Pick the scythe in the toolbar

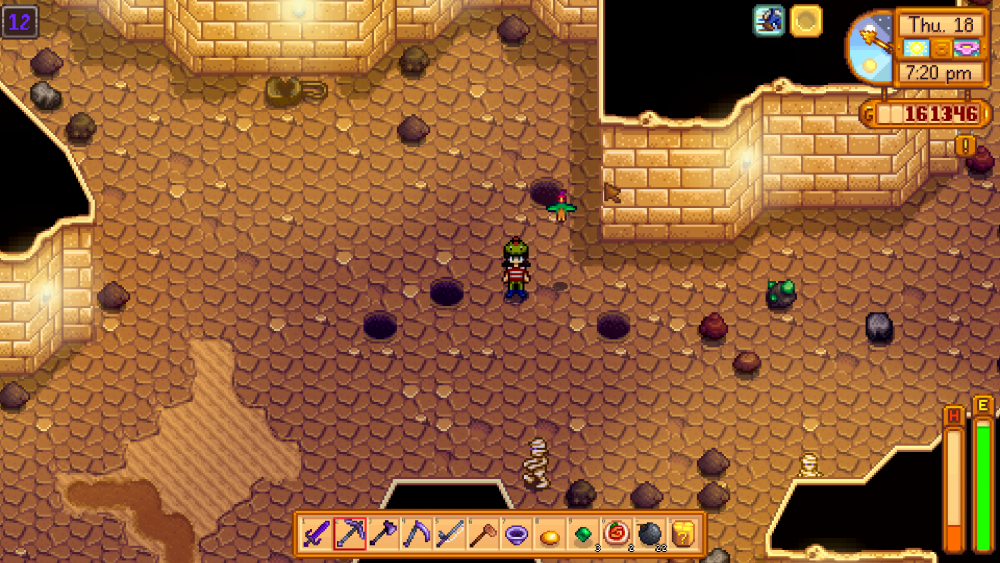pyautogui.click(x=449, y=533)
